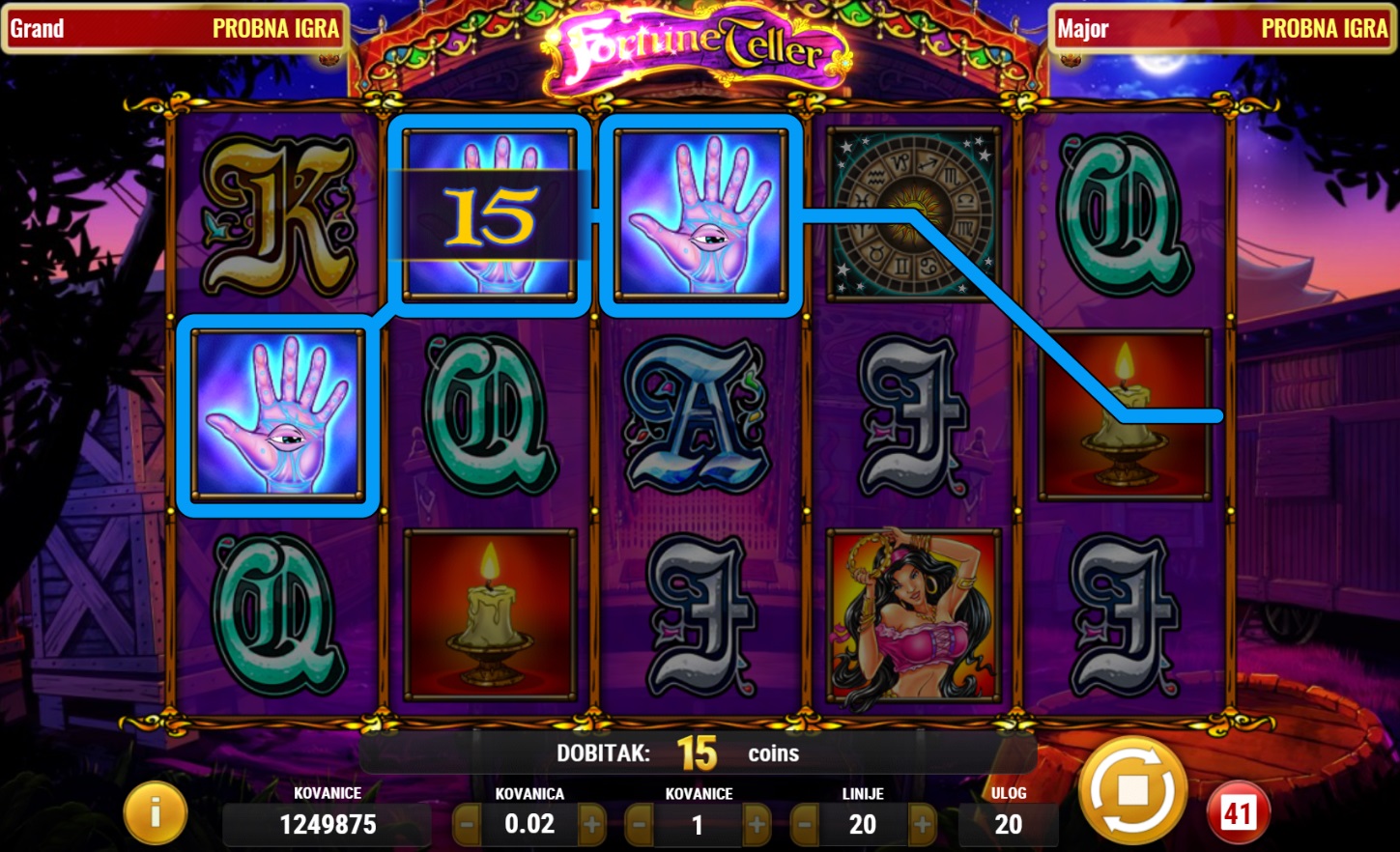This screenshot has width=1400, height=852.
Task: Select the Major jackpot banner
Action: point(1222,29)
